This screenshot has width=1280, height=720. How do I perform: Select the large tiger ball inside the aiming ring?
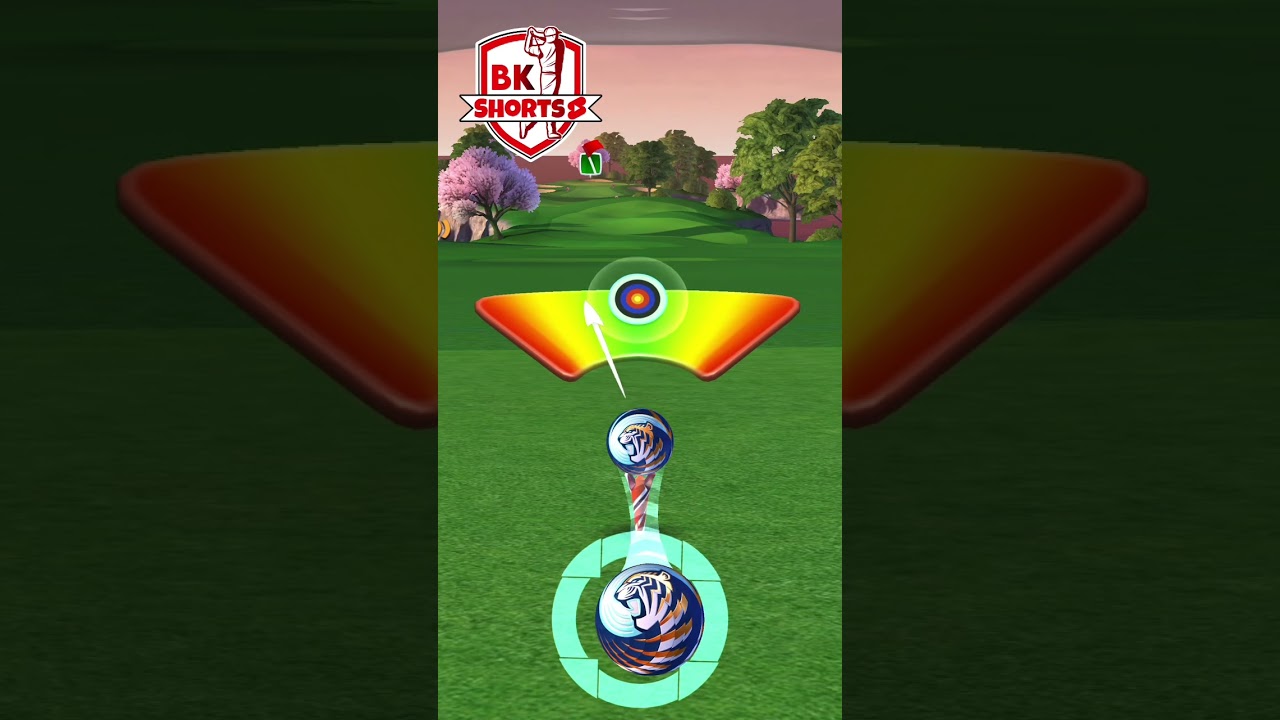click(x=649, y=619)
